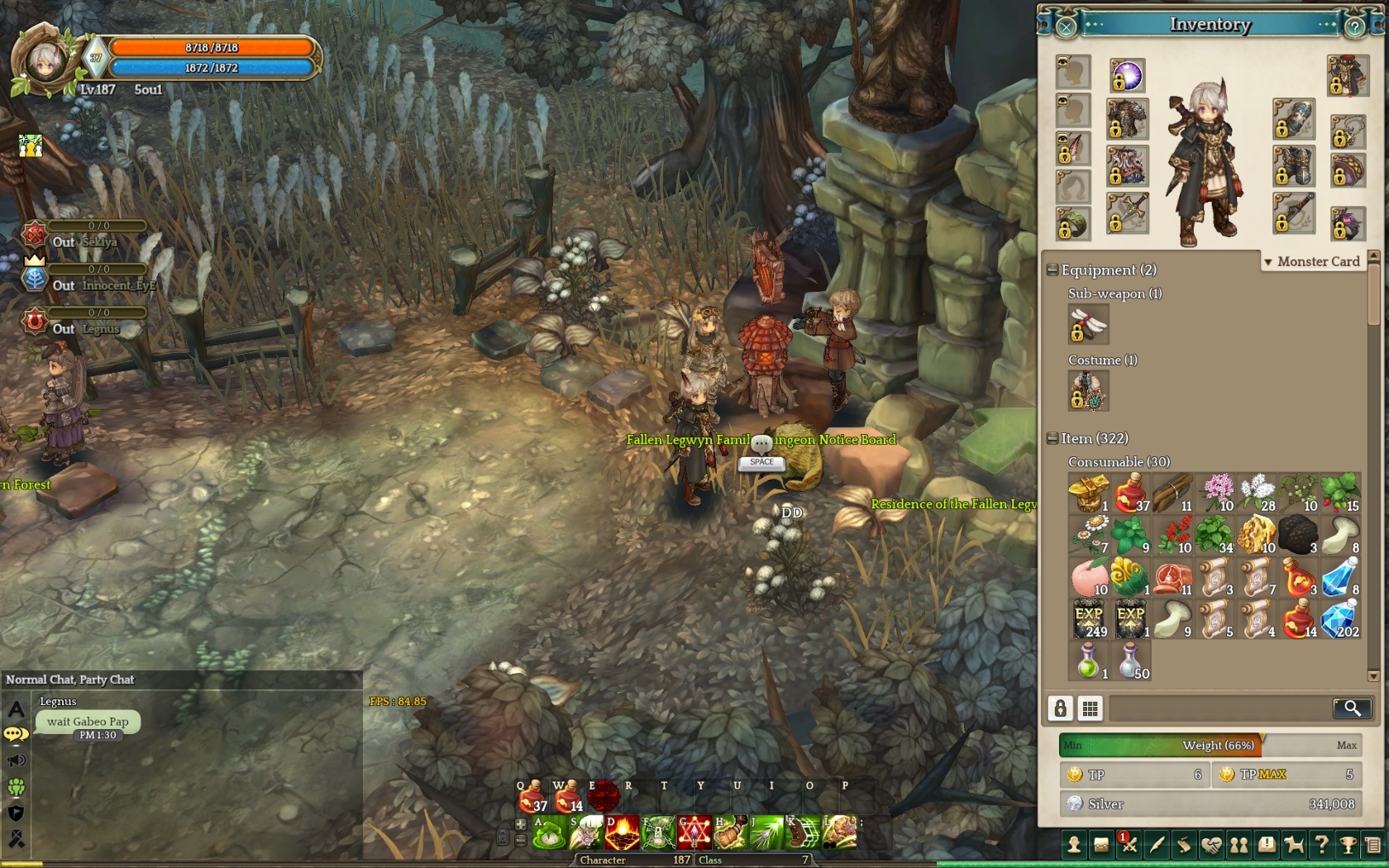Focus the inventory search text field
The height and width of the screenshot is (868, 1389).
(1220, 708)
